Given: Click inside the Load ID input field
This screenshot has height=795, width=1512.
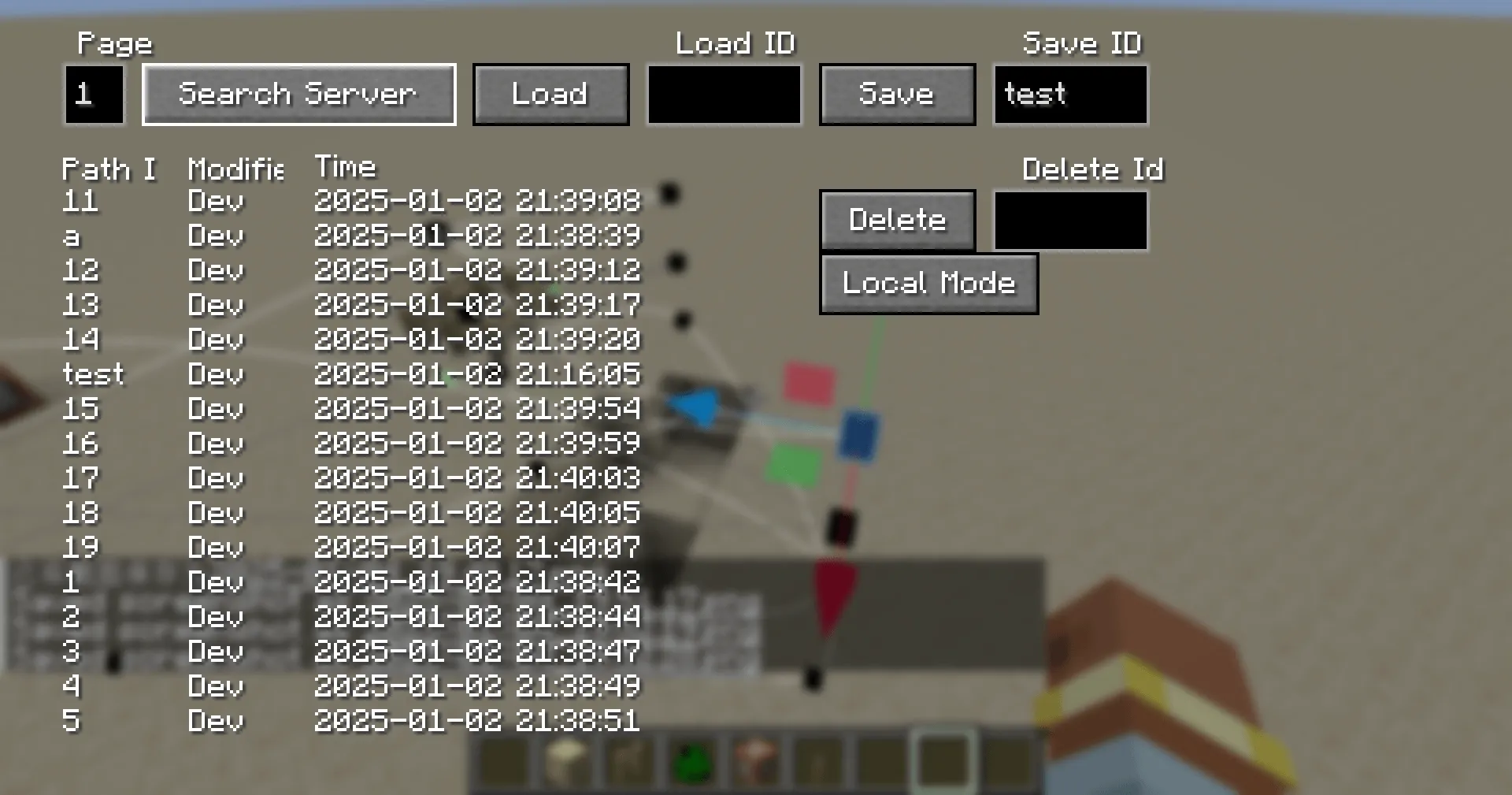Looking at the screenshot, I should (x=723, y=94).
